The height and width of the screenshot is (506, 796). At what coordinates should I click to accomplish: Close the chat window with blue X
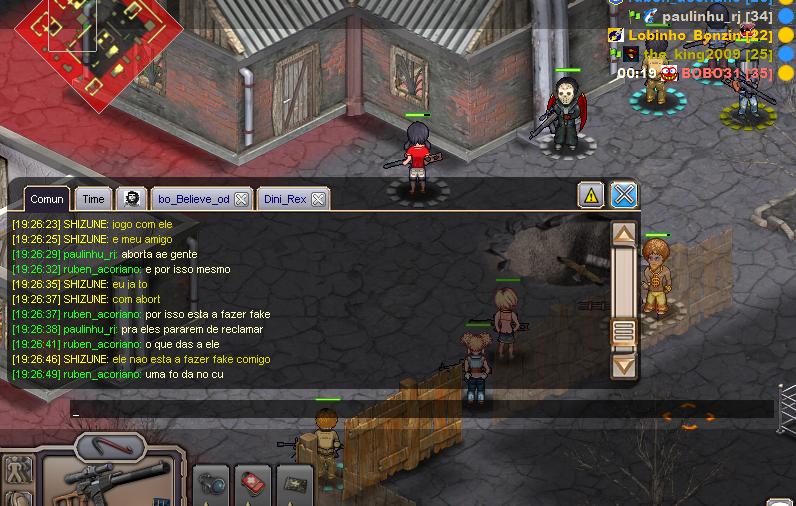click(x=624, y=195)
